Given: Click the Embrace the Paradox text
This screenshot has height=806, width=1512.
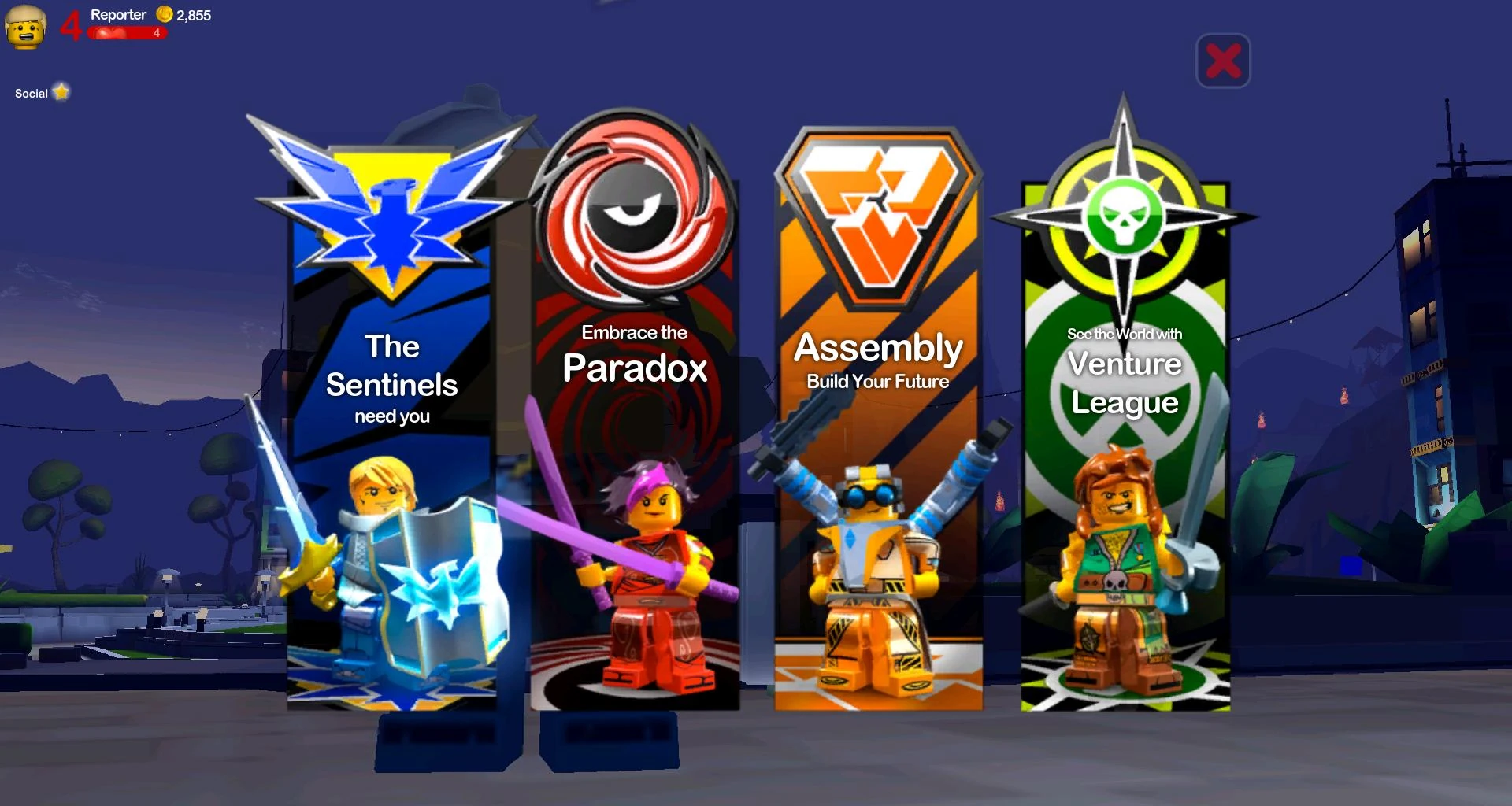Looking at the screenshot, I should [635, 353].
